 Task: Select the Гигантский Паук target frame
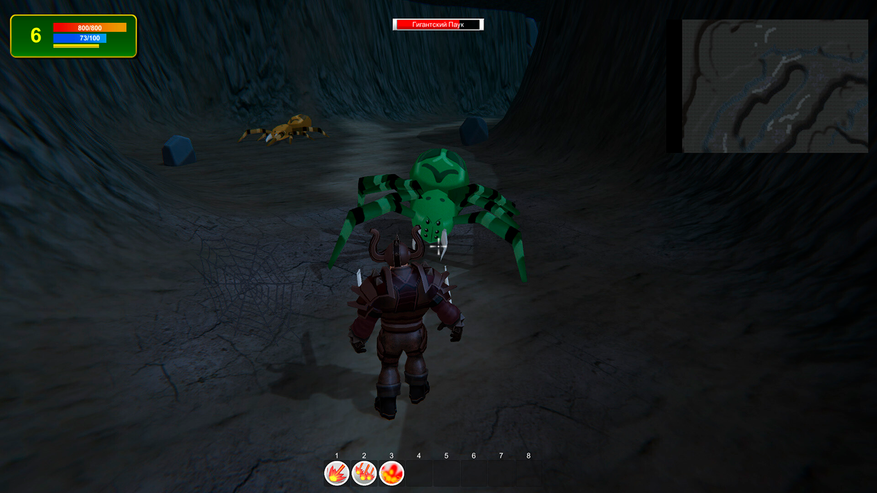click(439, 24)
